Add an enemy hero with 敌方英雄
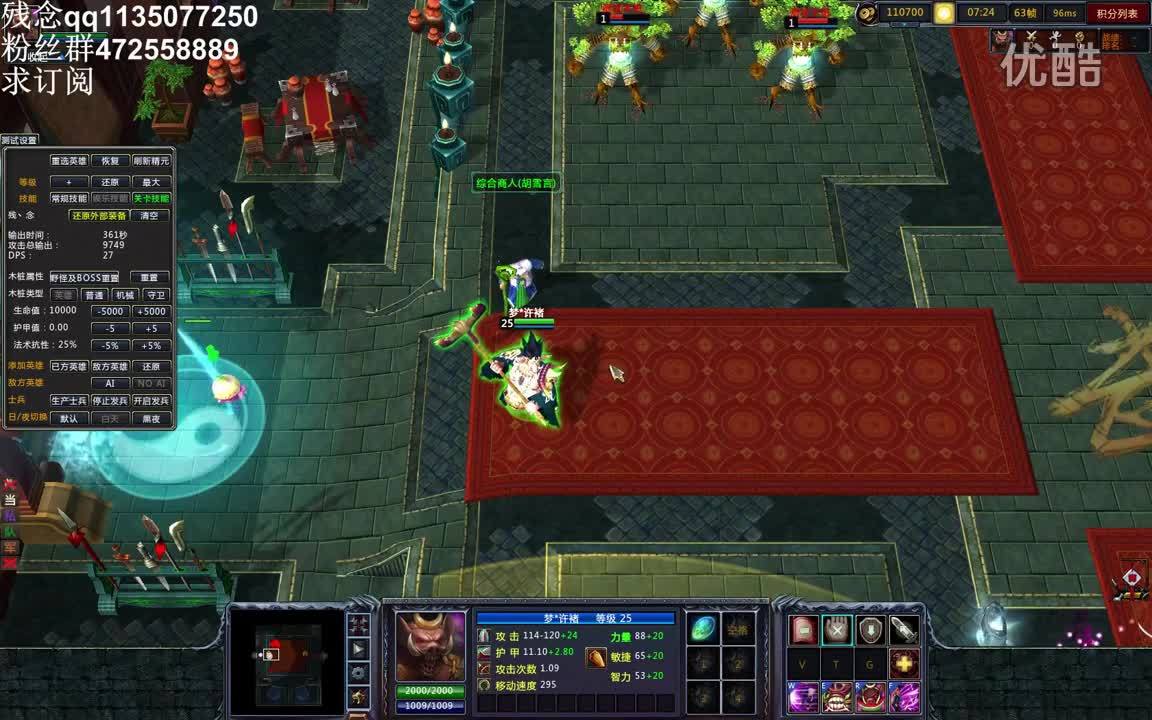This screenshot has width=1152, height=720. (x=110, y=366)
